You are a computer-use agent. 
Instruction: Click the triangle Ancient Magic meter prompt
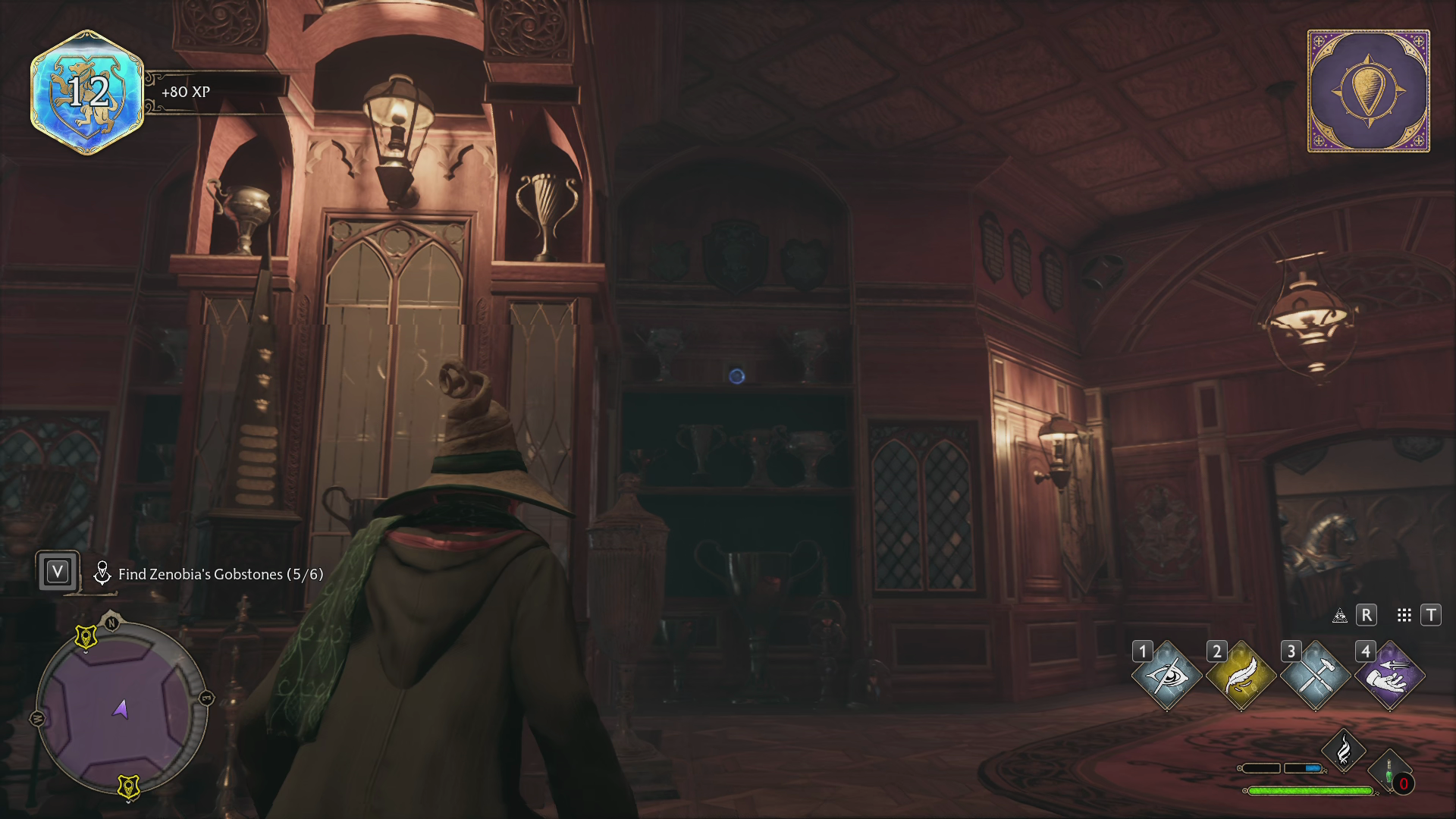click(1340, 616)
